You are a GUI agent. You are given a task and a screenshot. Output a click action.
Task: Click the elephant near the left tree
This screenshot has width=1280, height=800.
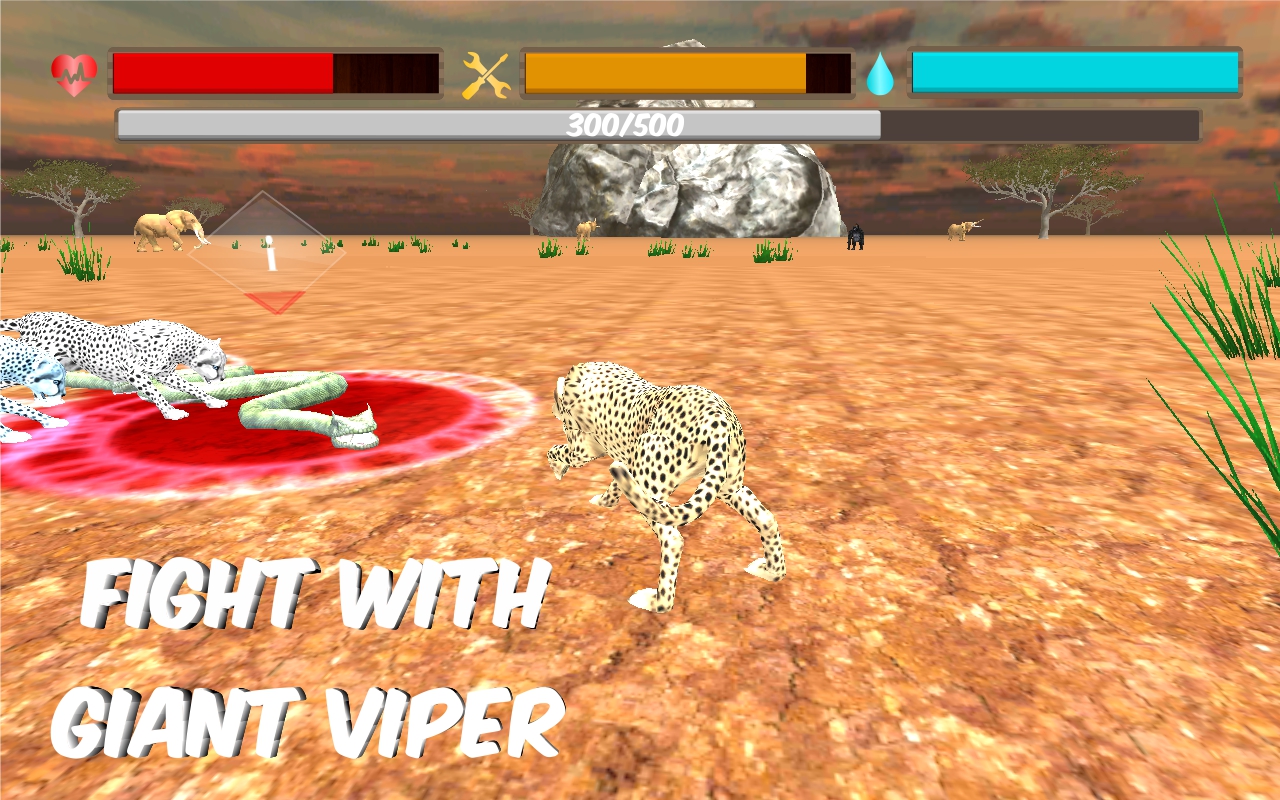pos(165,228)
